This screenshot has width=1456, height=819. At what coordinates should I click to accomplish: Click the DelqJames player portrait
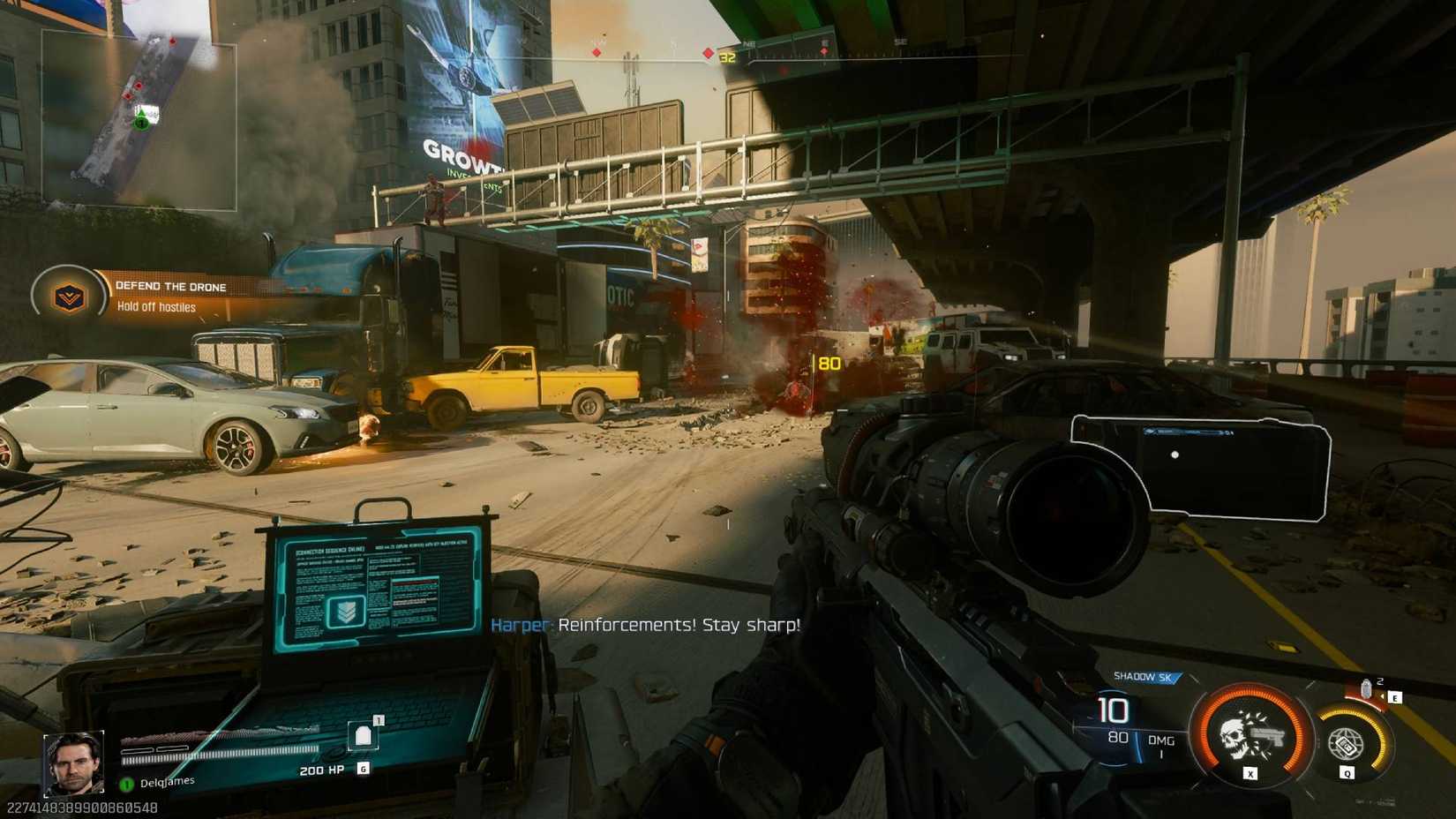click(x=75, y=762)
